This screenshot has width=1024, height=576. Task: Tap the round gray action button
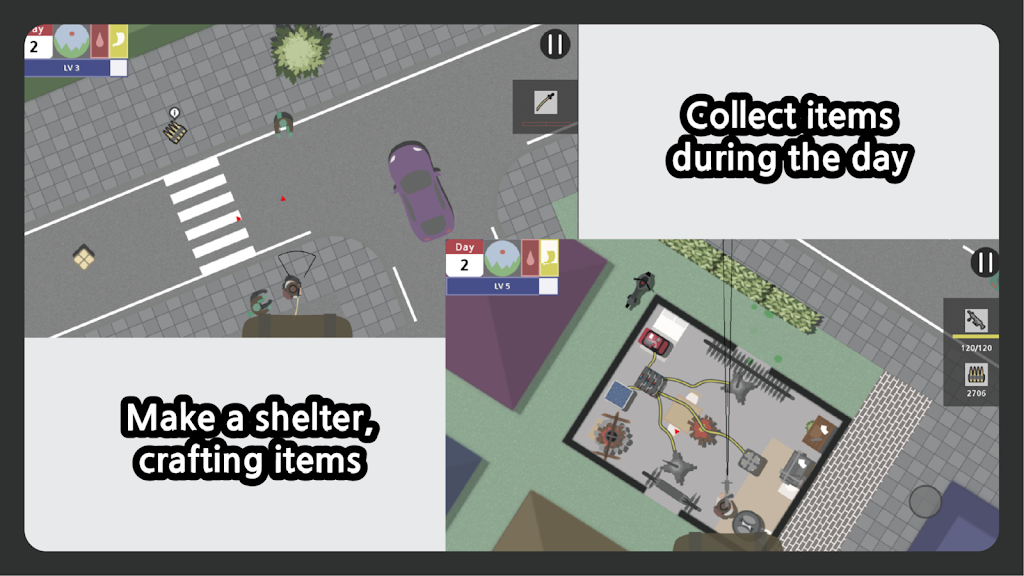[925, 501]
